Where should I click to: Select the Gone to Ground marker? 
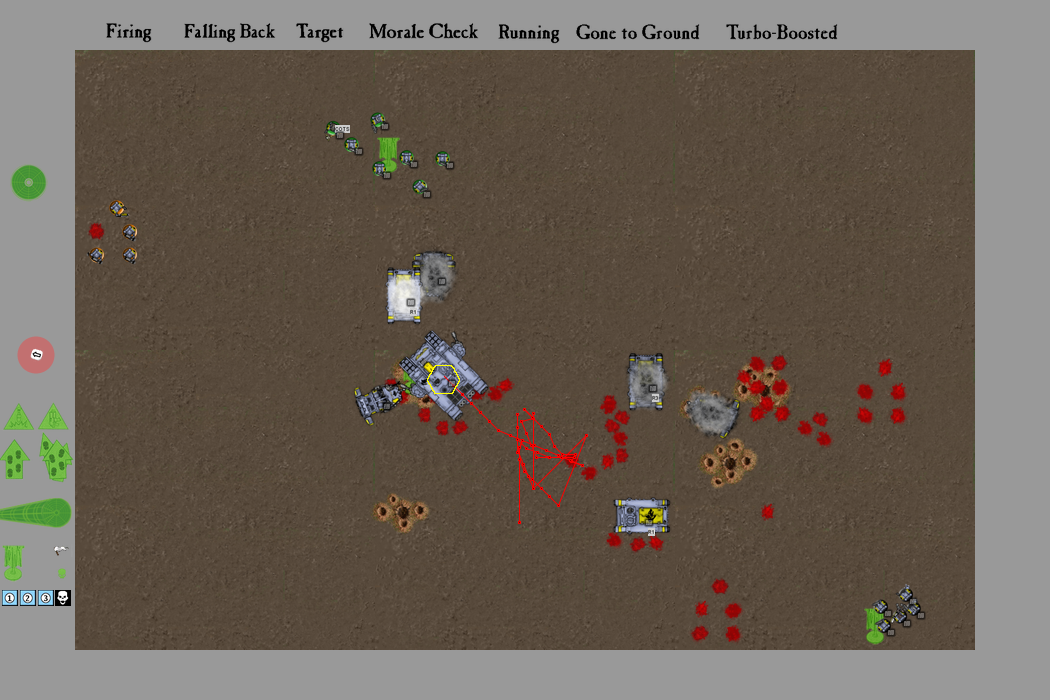click(x=637, y=32)
